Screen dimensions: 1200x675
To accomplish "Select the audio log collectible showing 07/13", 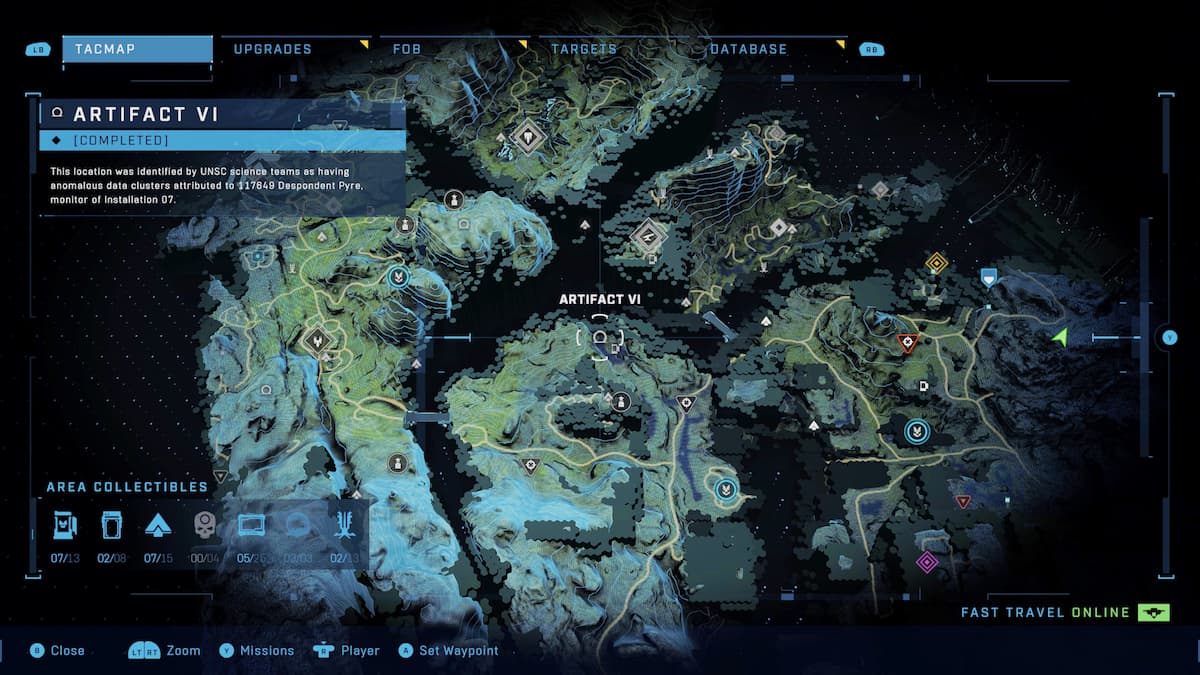I will tap(65, 525).
